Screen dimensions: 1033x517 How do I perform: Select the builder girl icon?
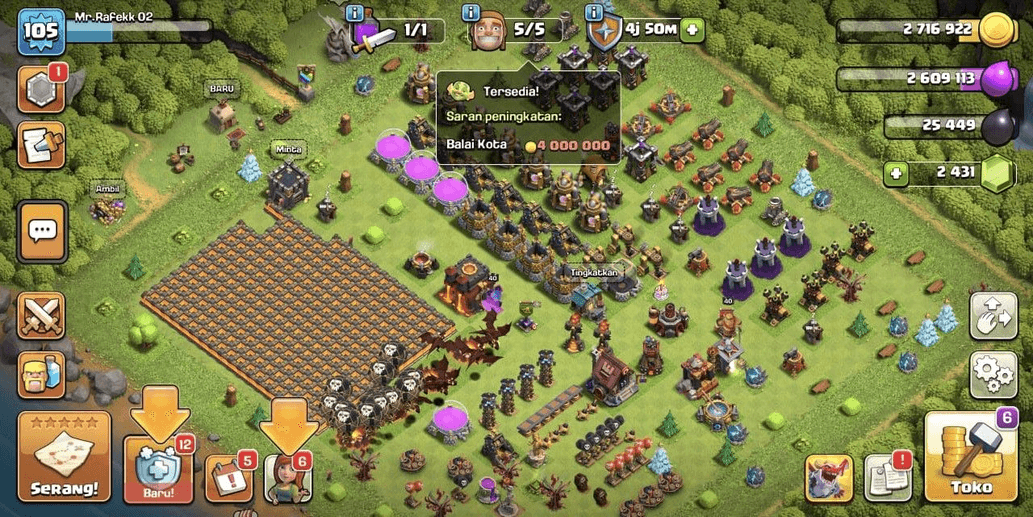288,478
